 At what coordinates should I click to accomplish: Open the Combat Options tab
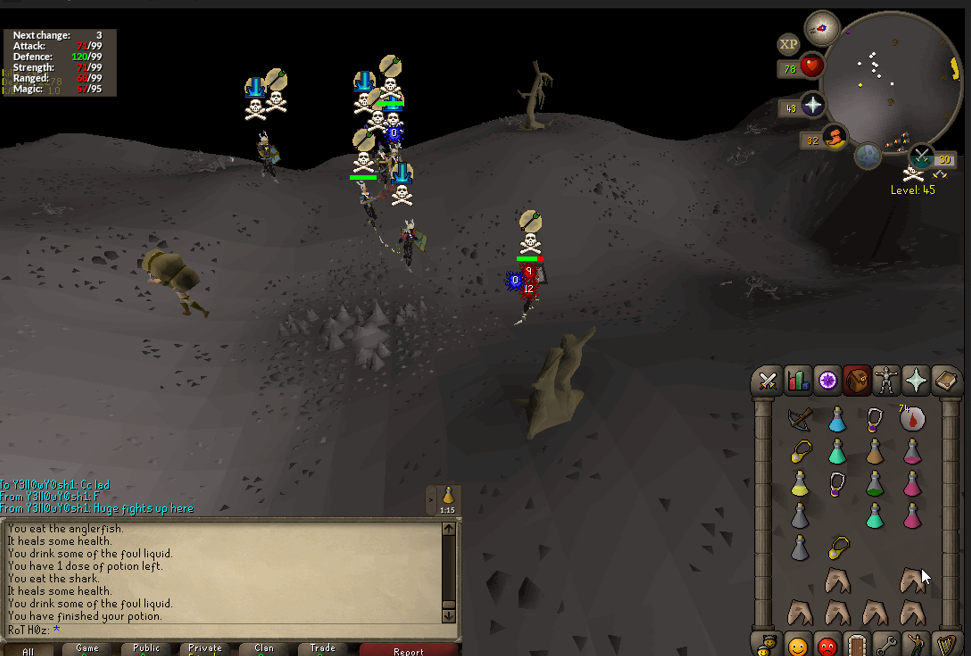tap(768, 380)
